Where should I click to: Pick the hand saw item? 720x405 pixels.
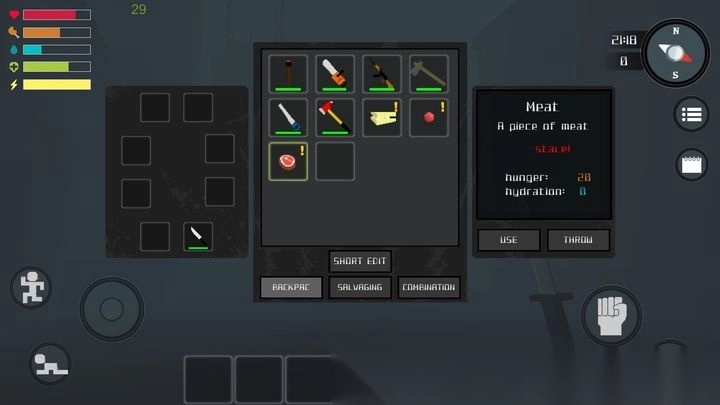pyautogui.click(x=288, y=117)
